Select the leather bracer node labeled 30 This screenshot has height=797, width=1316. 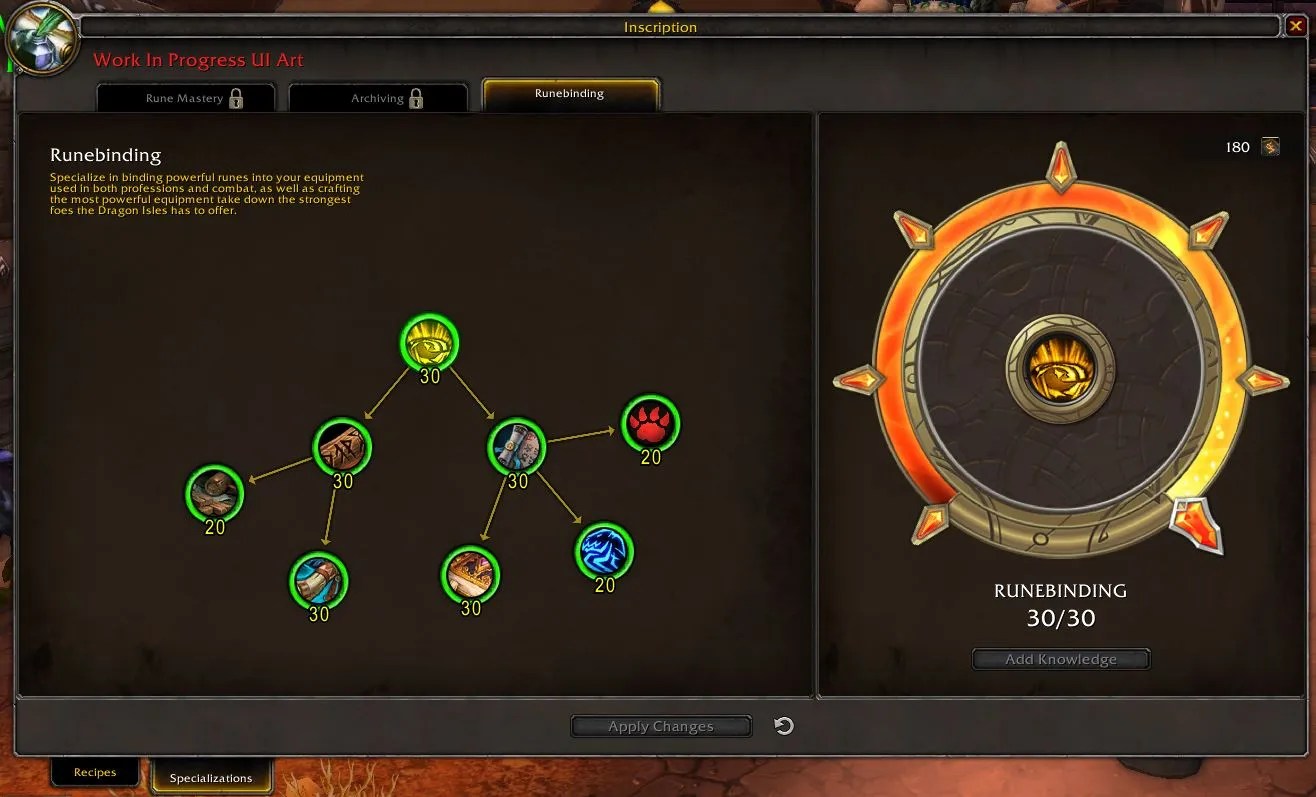pyautogui.click(x=318, y=581)
